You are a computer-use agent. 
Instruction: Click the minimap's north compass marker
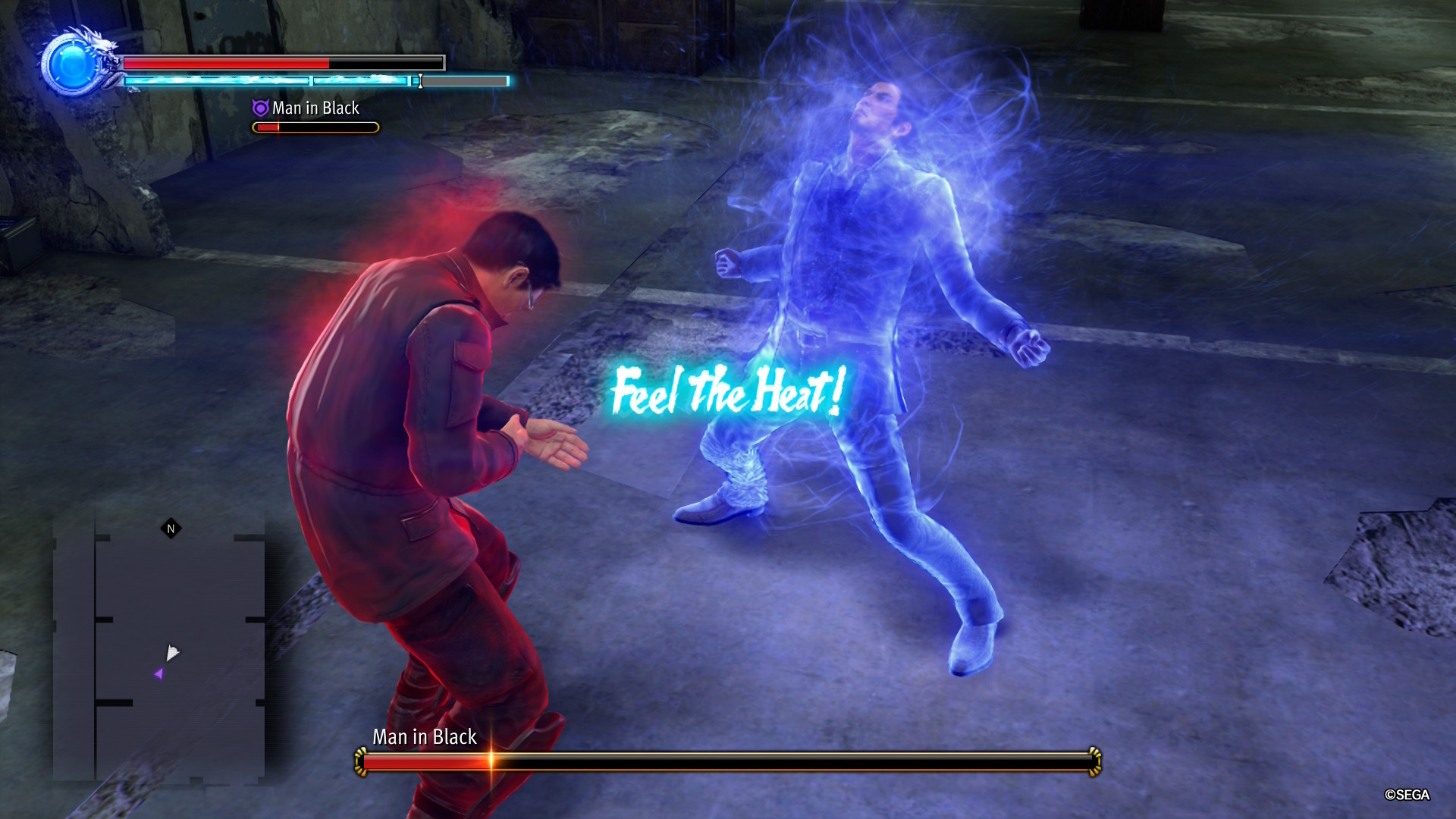click(x=171, y=529)
